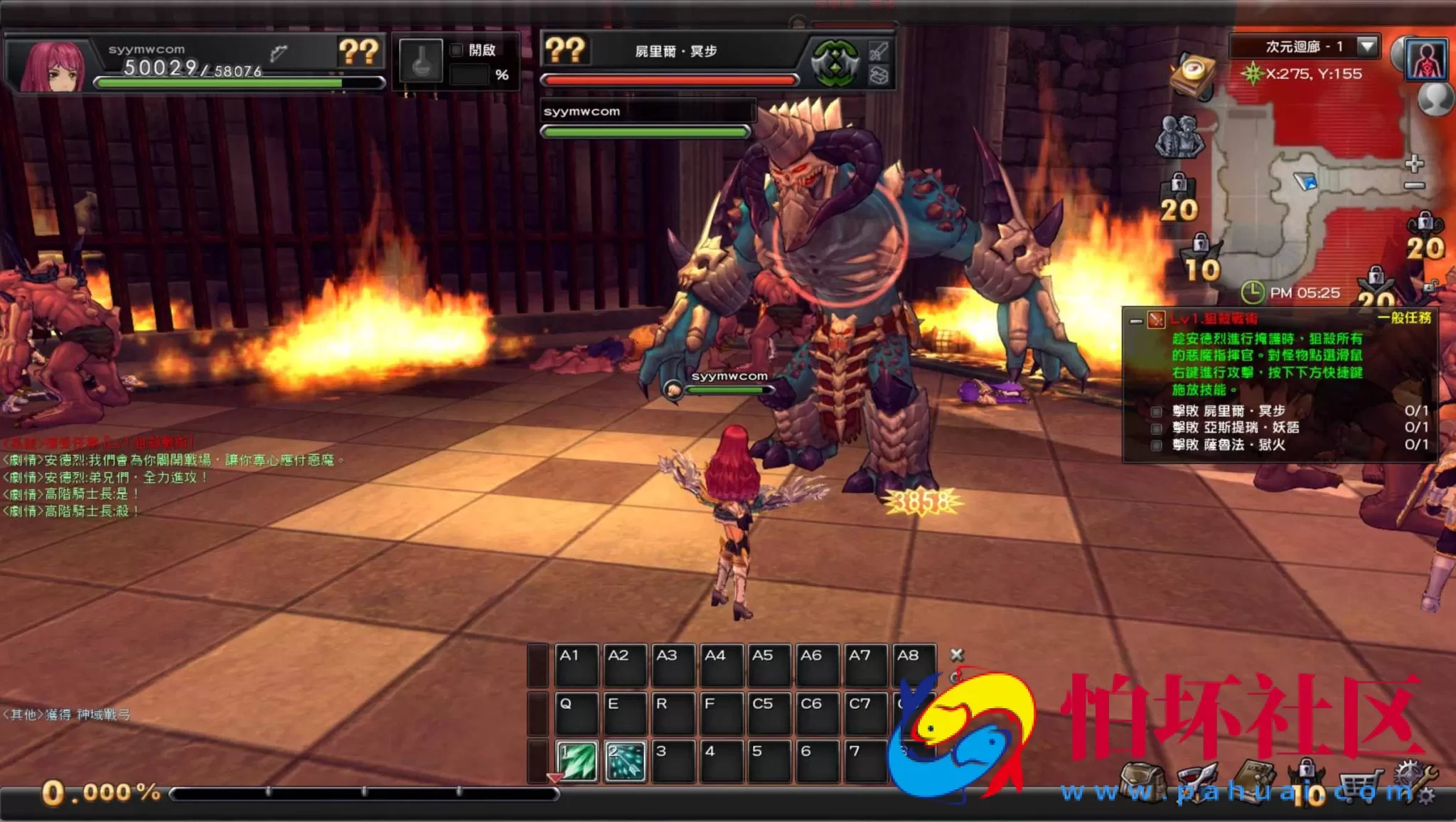Open the equipment armor icon

point(1197,782)
